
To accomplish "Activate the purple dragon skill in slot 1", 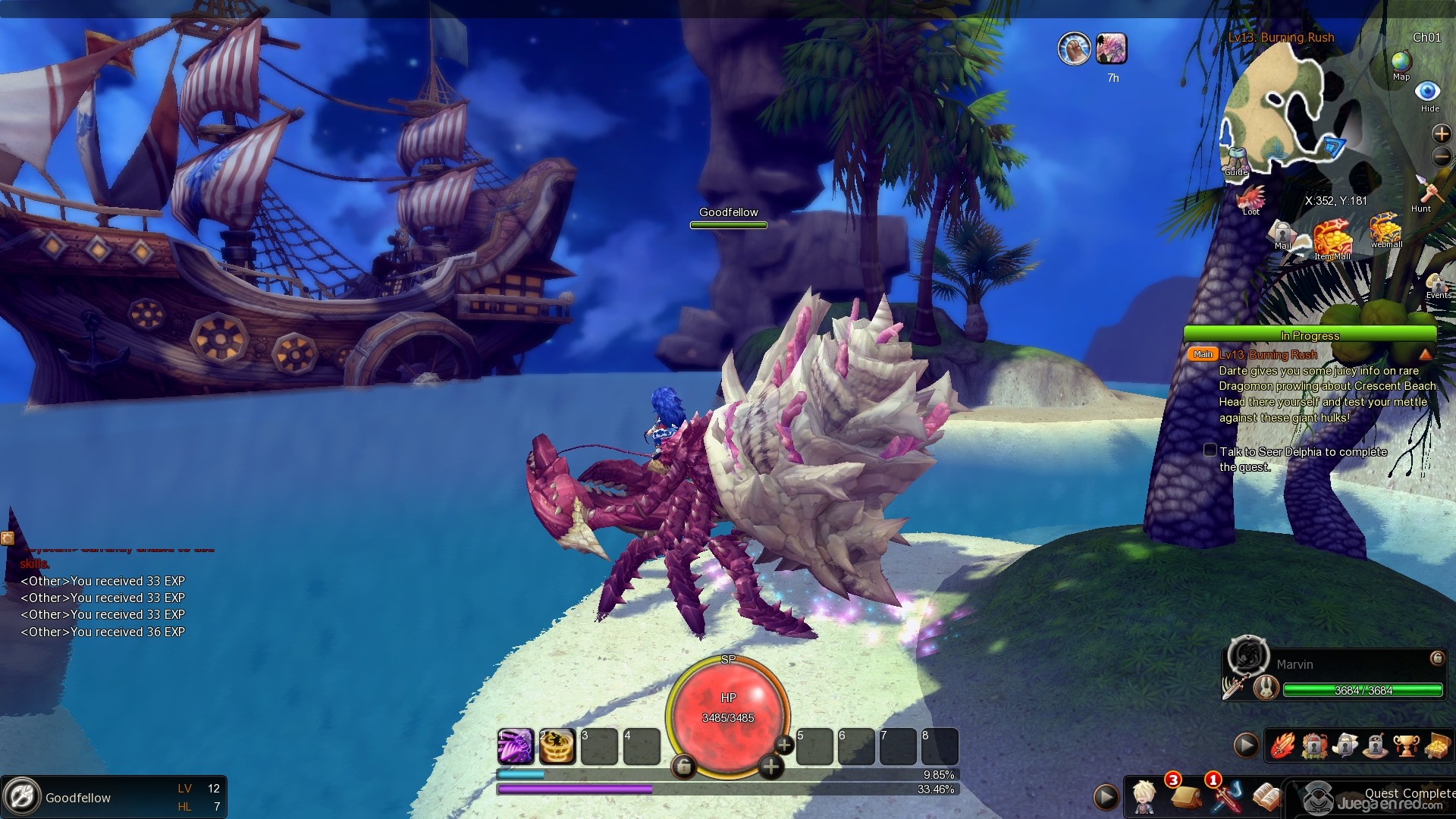I will tap(516, 747).
